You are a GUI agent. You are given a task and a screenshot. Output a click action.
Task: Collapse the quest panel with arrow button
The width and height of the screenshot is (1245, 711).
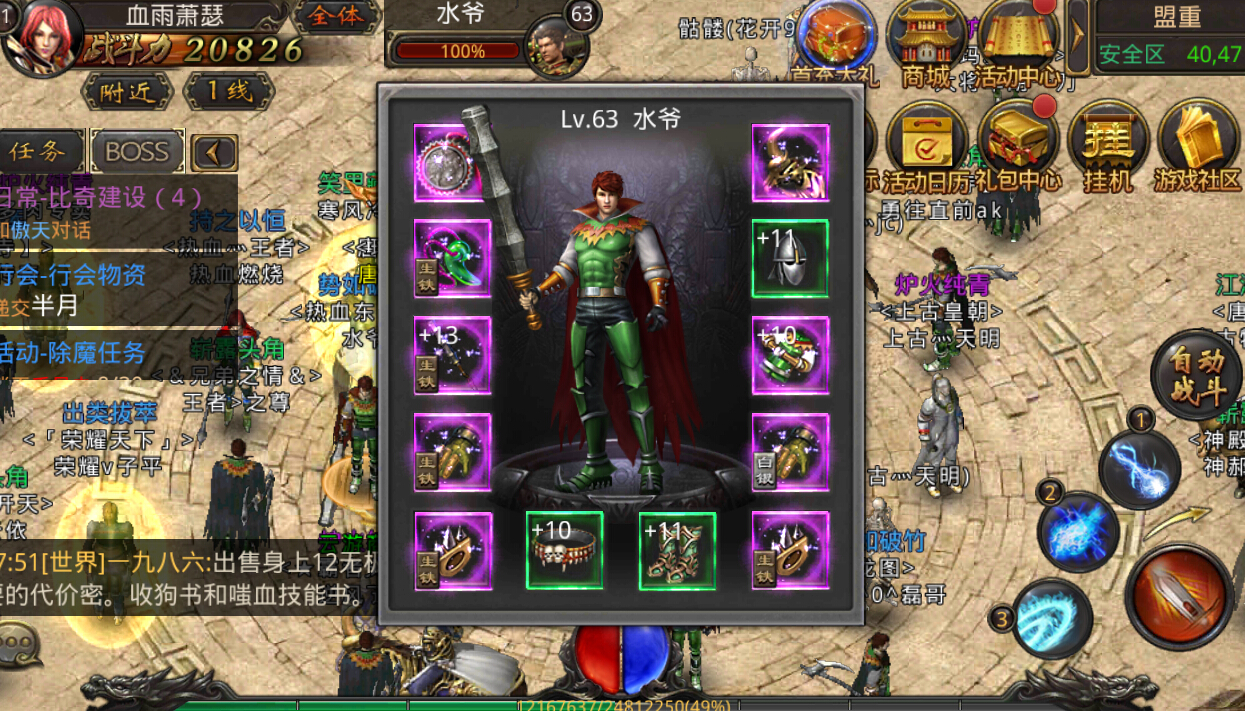(x=214, y=153)
